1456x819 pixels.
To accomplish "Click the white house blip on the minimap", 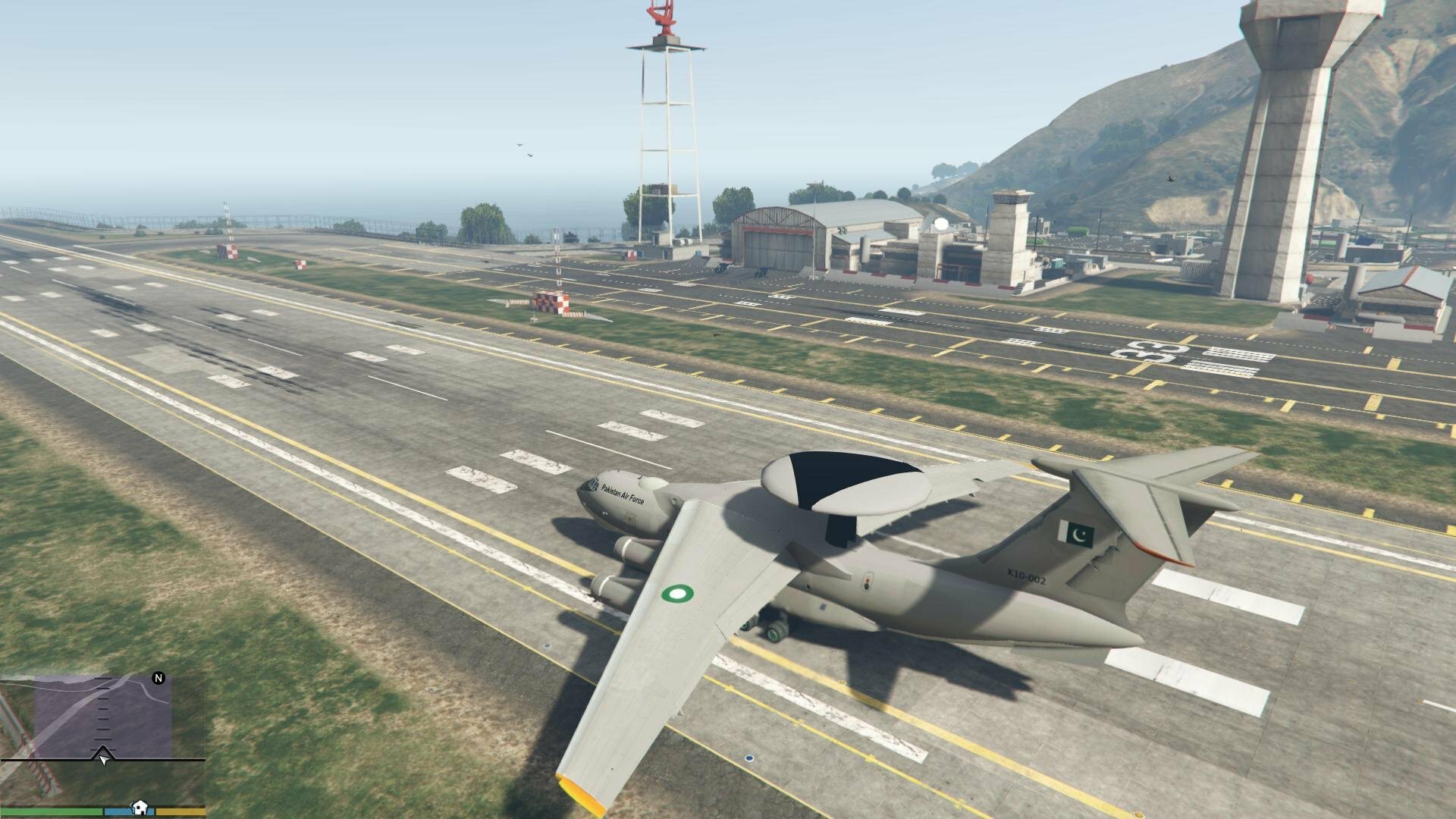I will tap(140, 807).
